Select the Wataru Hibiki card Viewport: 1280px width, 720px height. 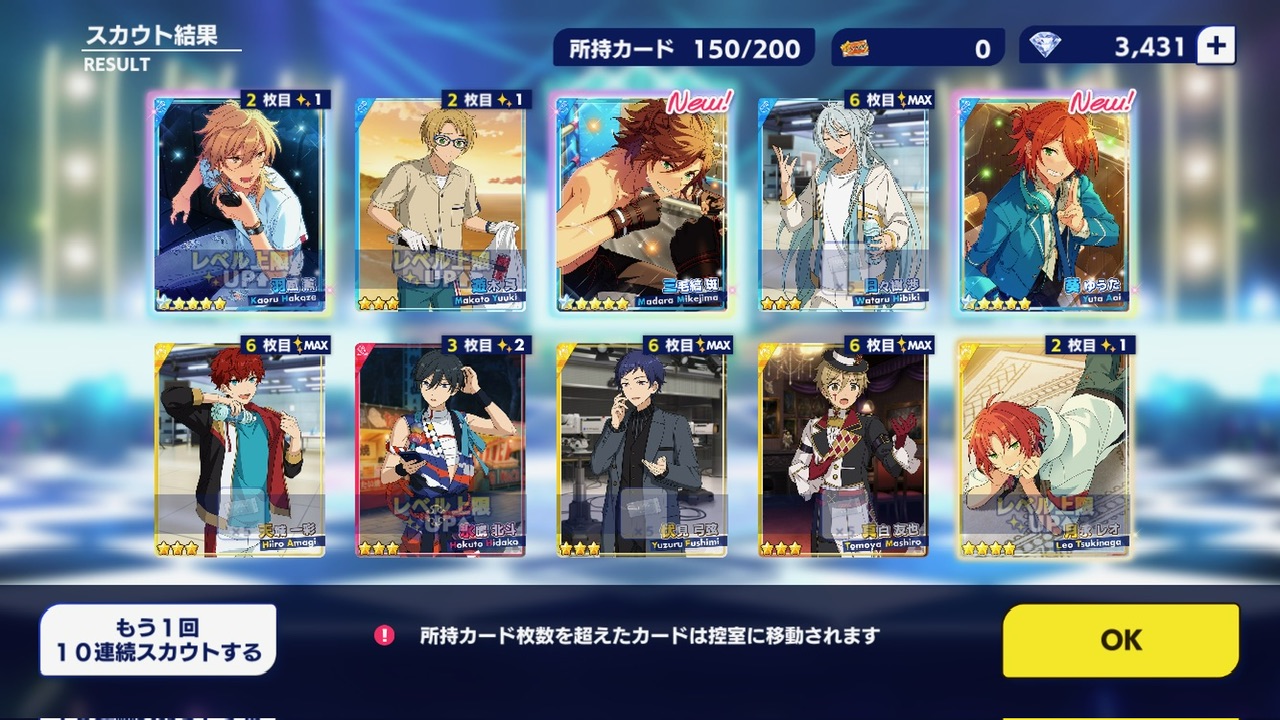tap(843, 205)
